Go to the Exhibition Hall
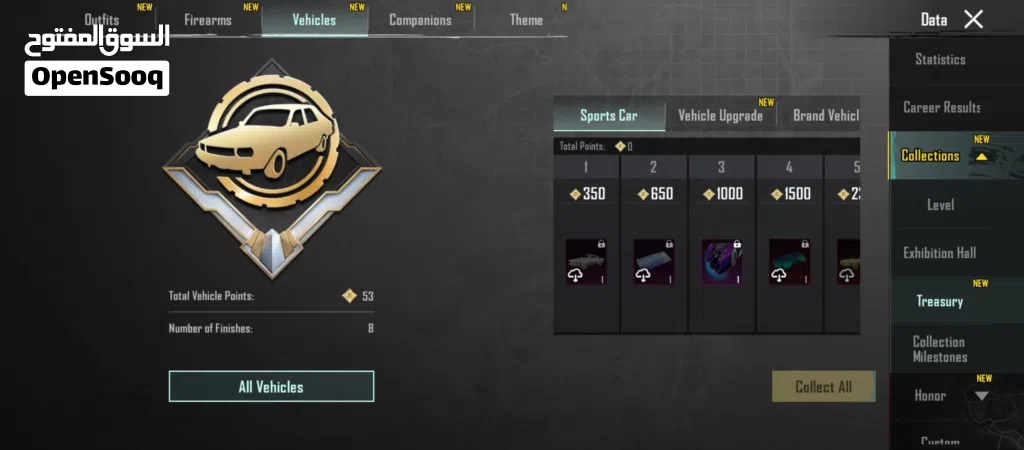This screenshot has width=1024, height=450. tap(939, 253)
